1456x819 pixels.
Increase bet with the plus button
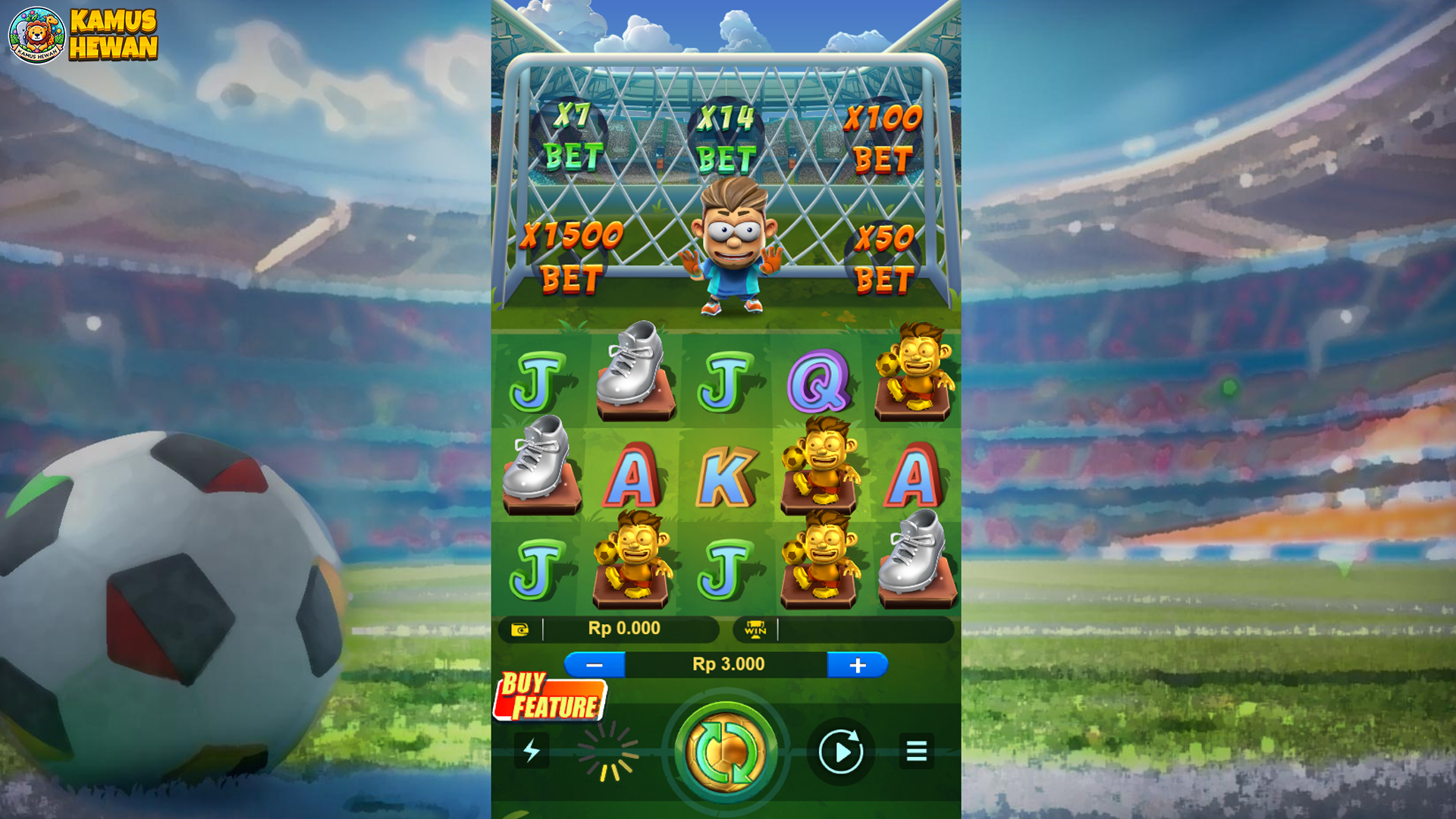click(859, 665)
